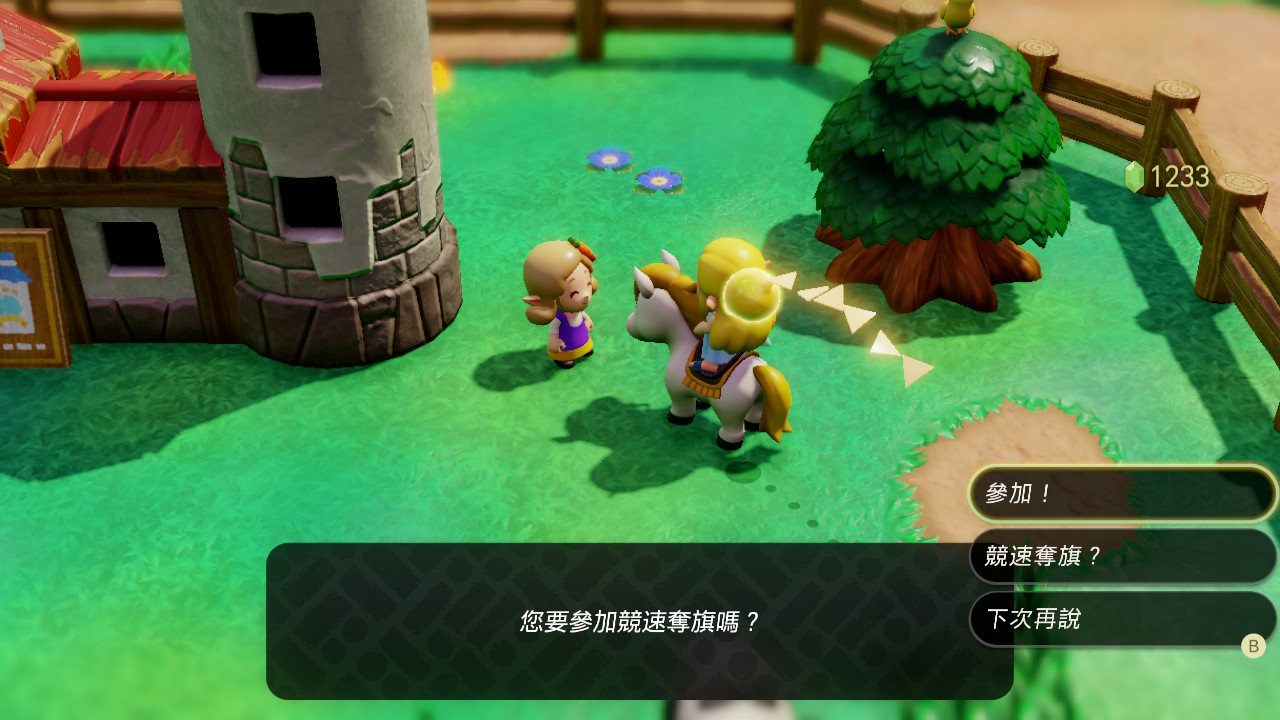Open the 競速奪旗 question entry
Viewport: 1280px width, 720px height.
(x=1120, y=556)
